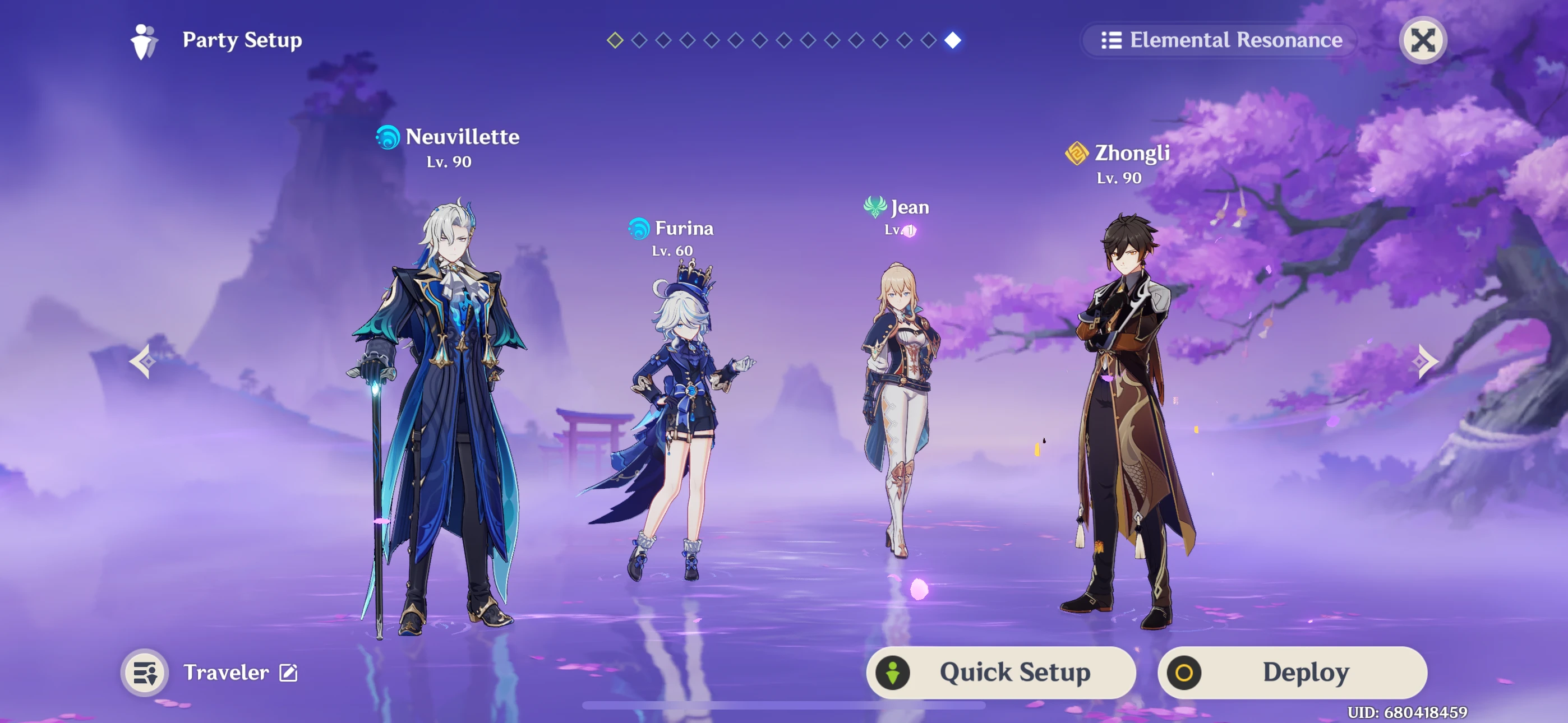Click the Hydro element icon beside Neuvillette

[386, 137]
